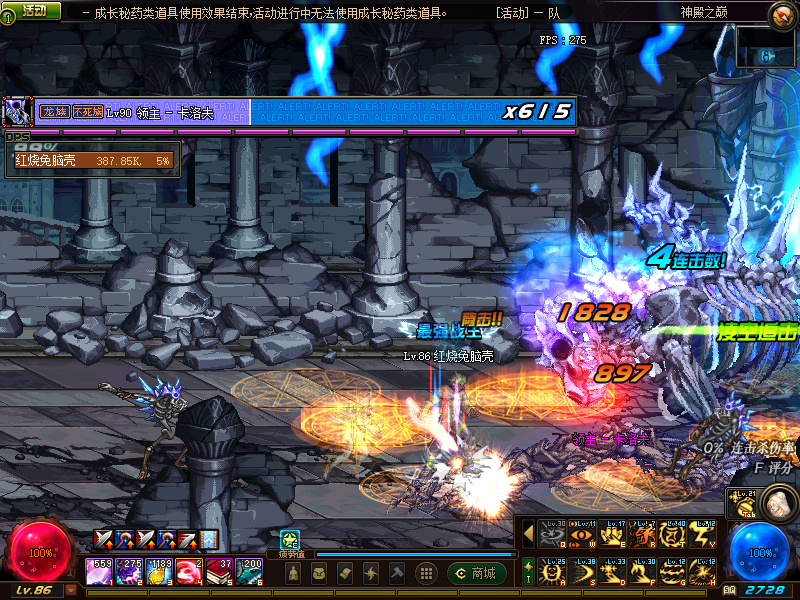Use the red orb item in quick slot 4
Screen dimensions: 800x600
(188, 571)
